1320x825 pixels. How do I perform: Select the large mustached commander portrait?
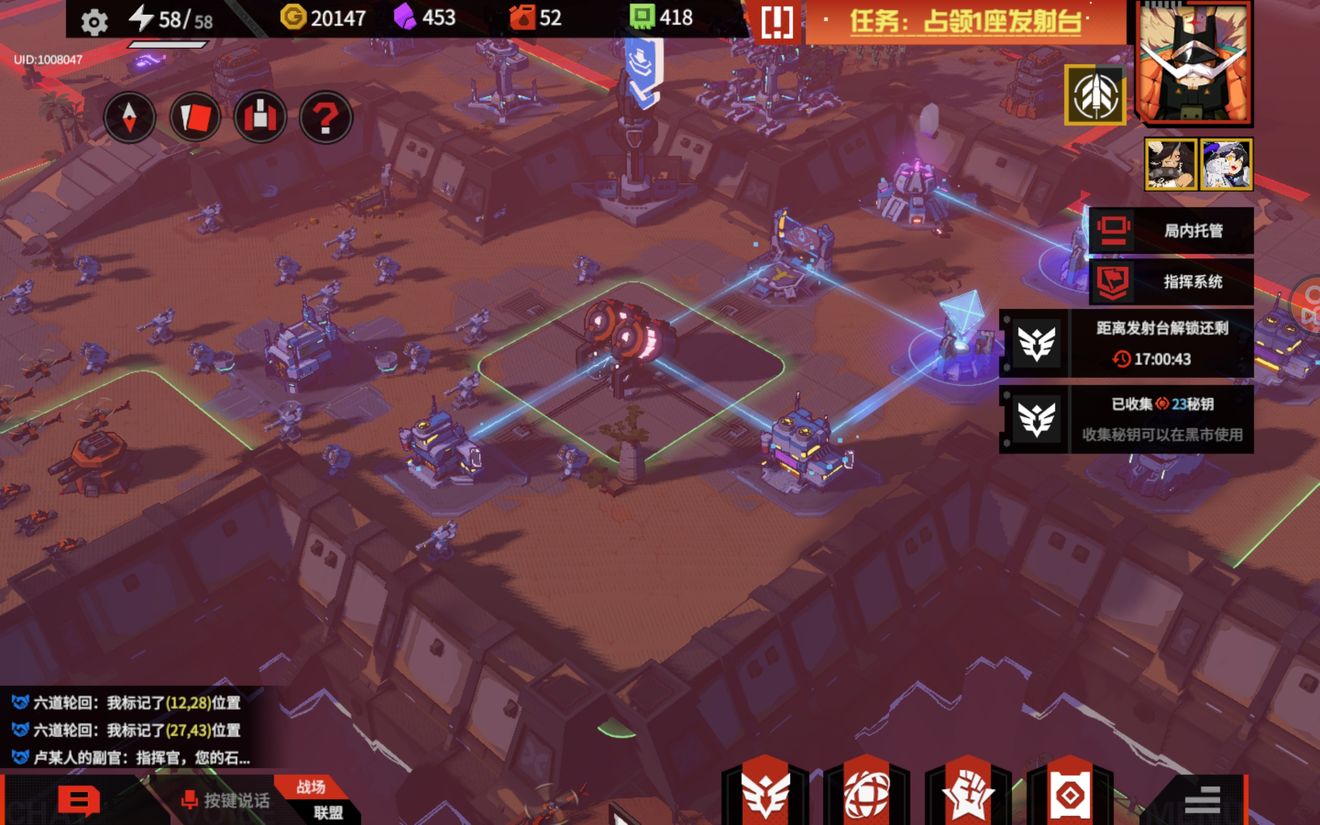1194,62
